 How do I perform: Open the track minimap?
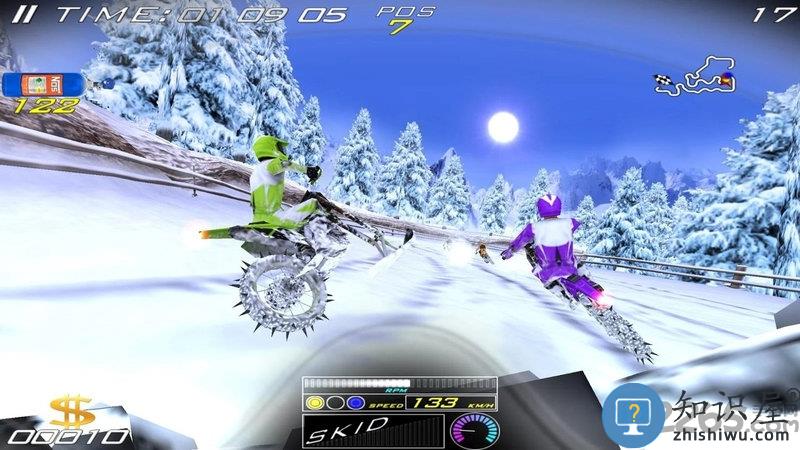click(695, 80)
